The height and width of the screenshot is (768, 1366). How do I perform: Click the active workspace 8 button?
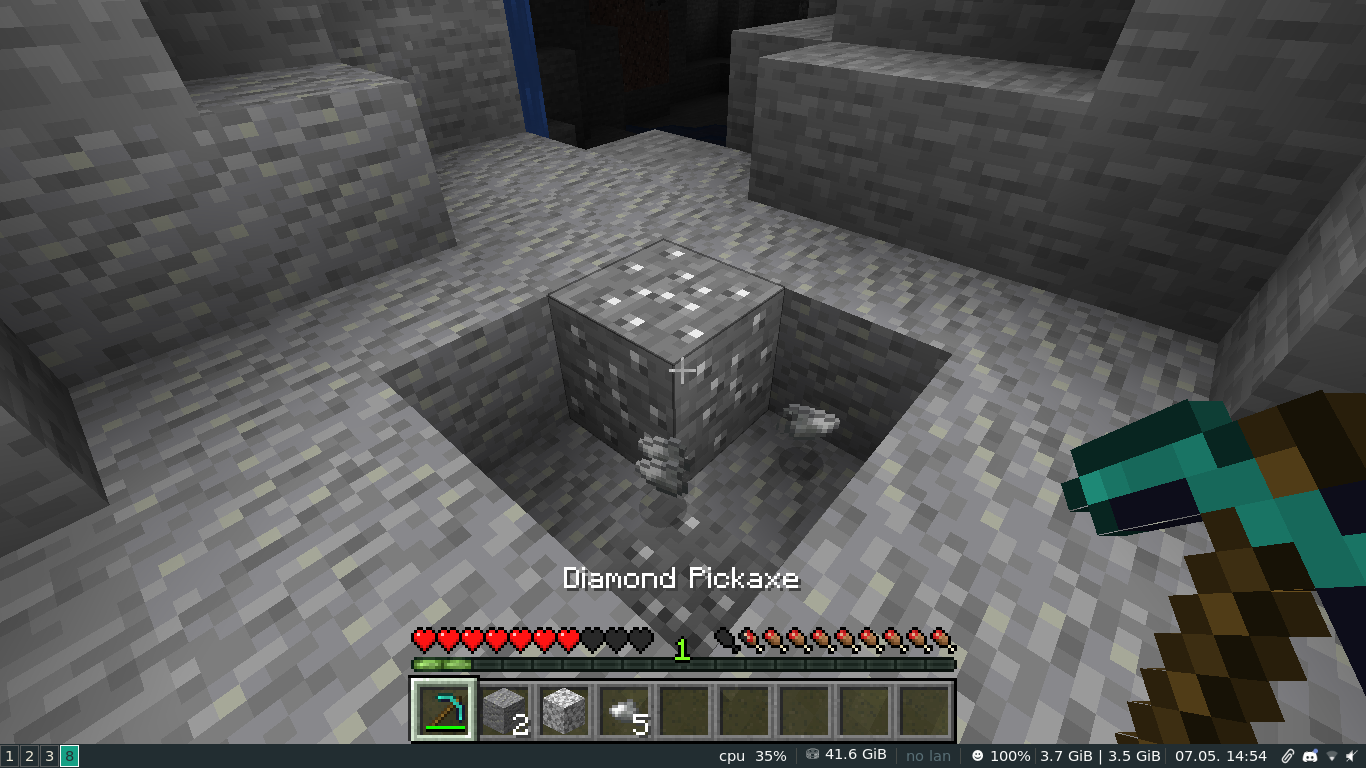click(x=68, y=755)
